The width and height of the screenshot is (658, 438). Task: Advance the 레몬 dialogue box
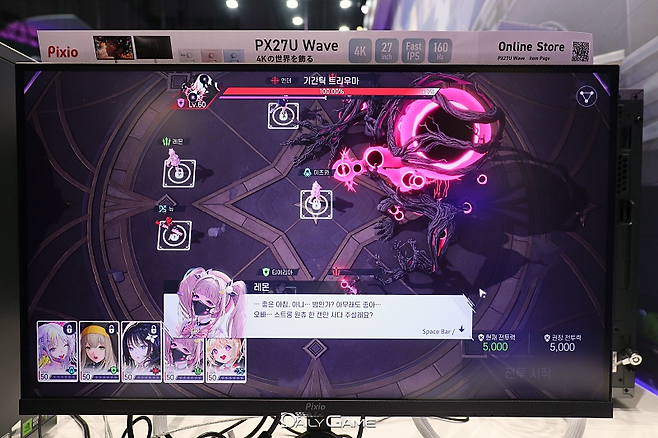point(340,313)
